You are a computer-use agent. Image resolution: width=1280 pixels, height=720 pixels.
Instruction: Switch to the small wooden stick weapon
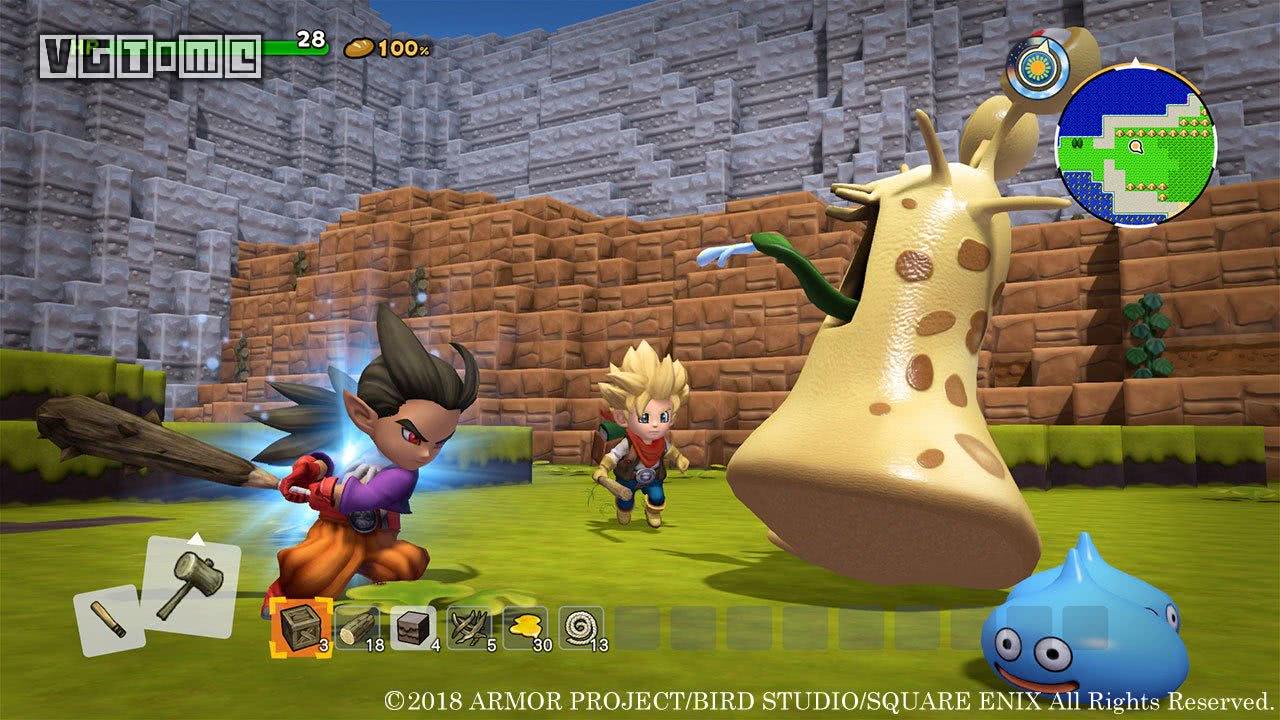point(108,620)
